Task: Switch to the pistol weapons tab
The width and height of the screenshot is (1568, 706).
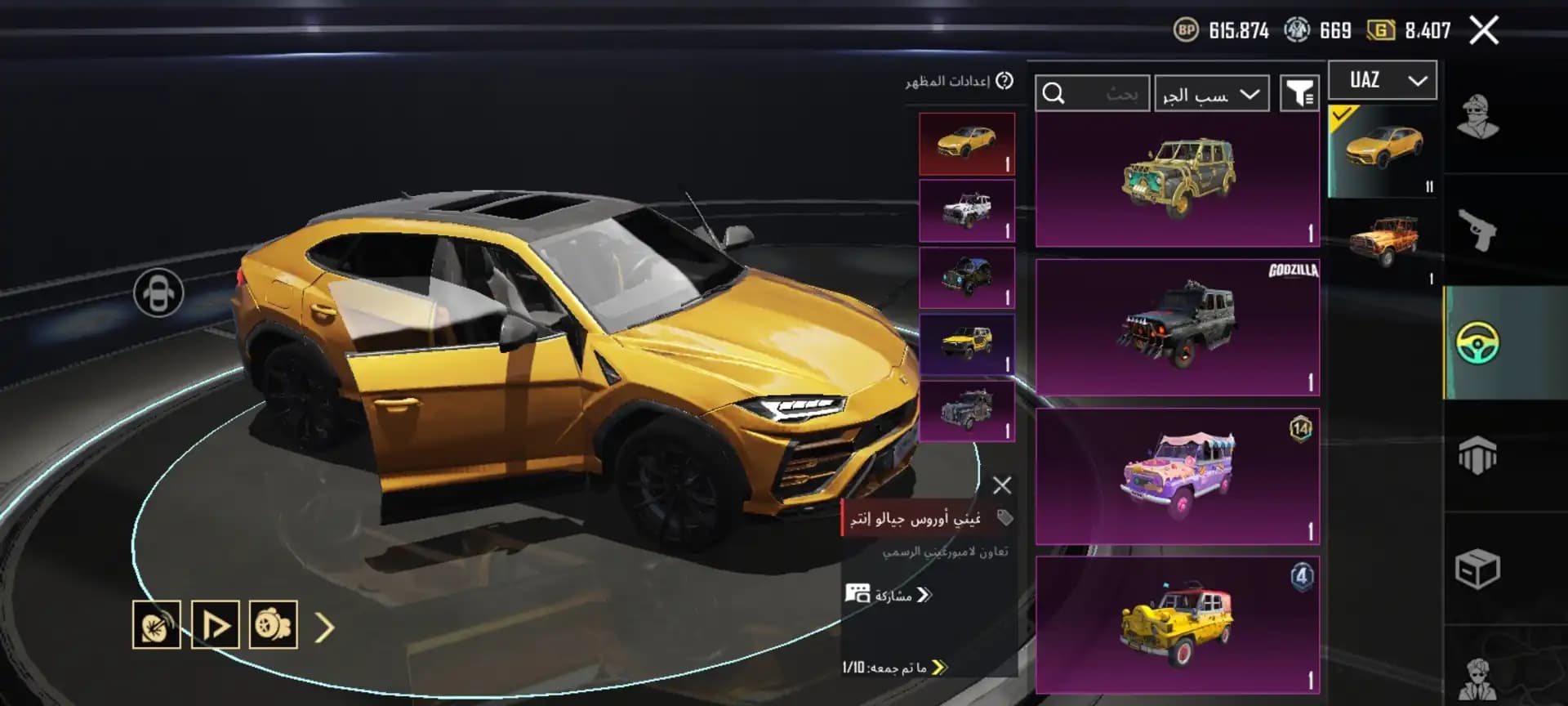Action: 1478,230
